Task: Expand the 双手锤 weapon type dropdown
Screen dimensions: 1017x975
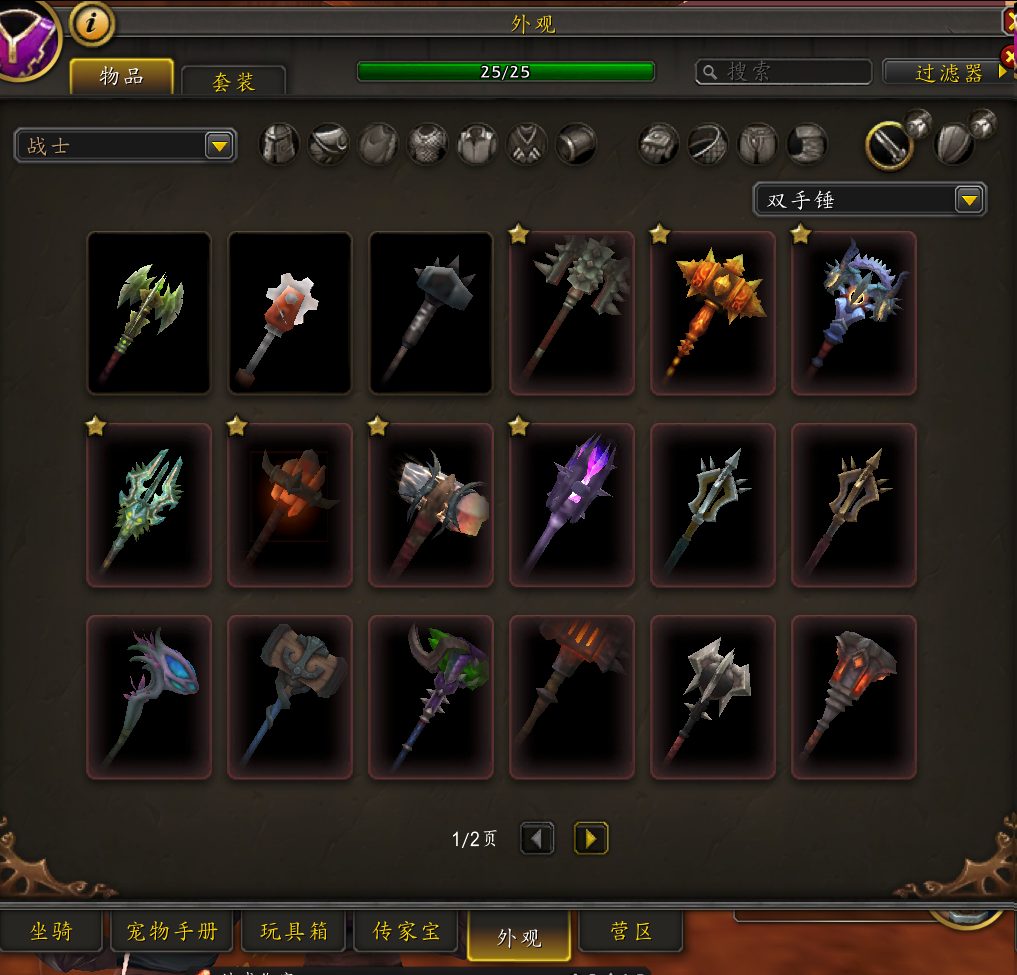Action: point(869,200)
